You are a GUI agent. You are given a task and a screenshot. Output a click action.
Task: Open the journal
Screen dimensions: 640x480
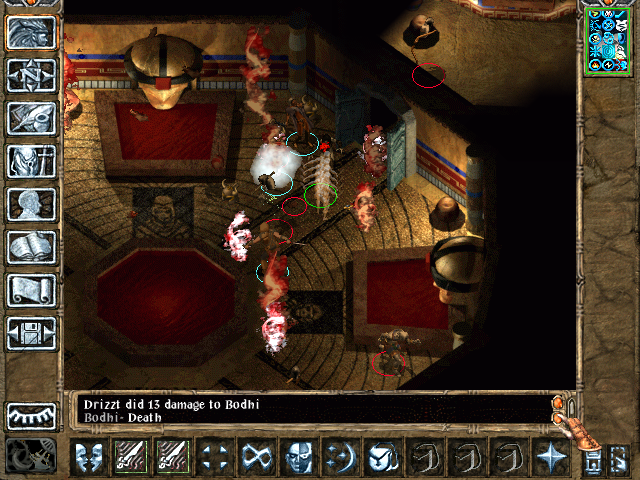click(31, 118)
